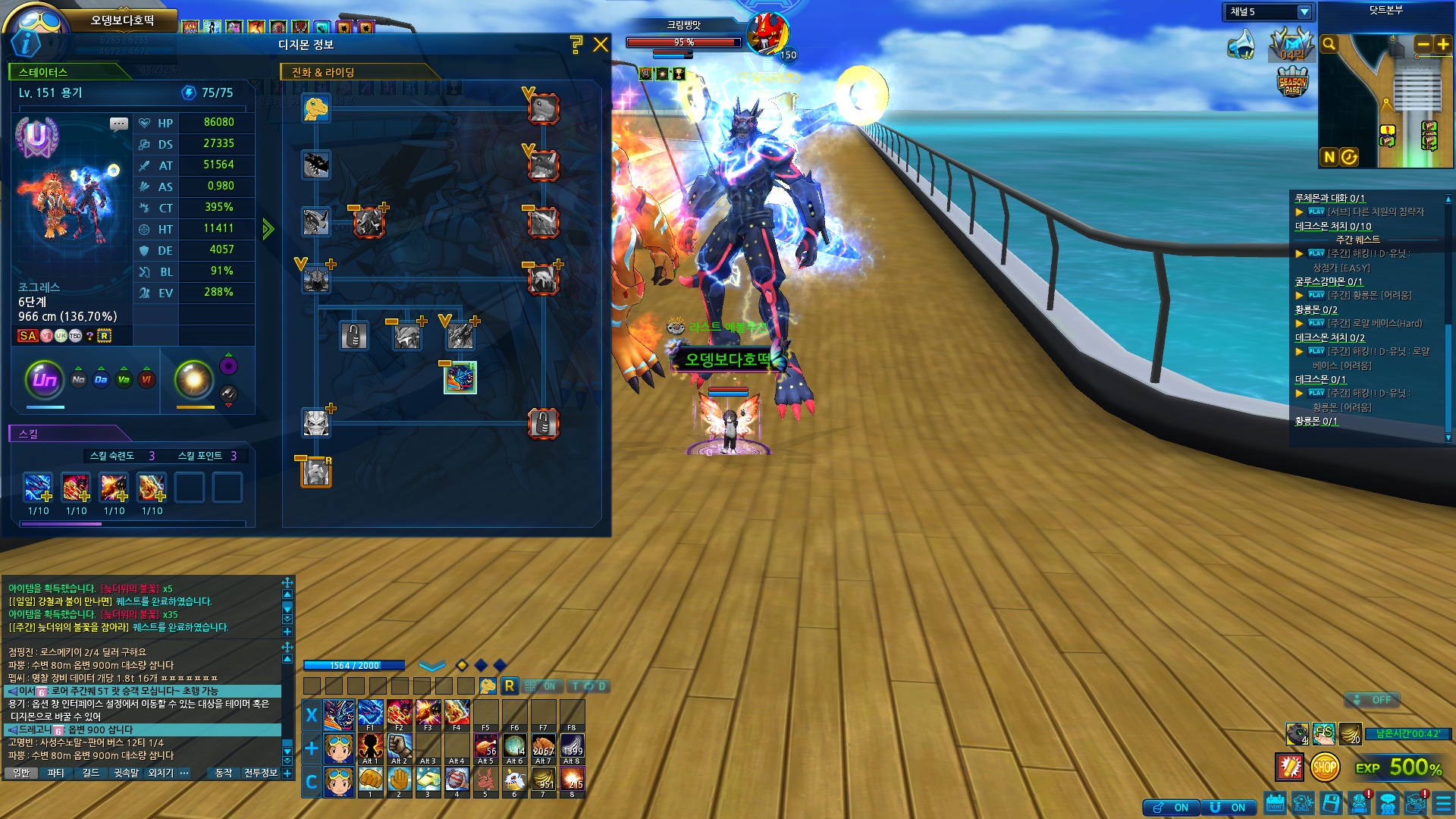
Task: Open the channel 5 dropdown
Action: (1304, 12)
